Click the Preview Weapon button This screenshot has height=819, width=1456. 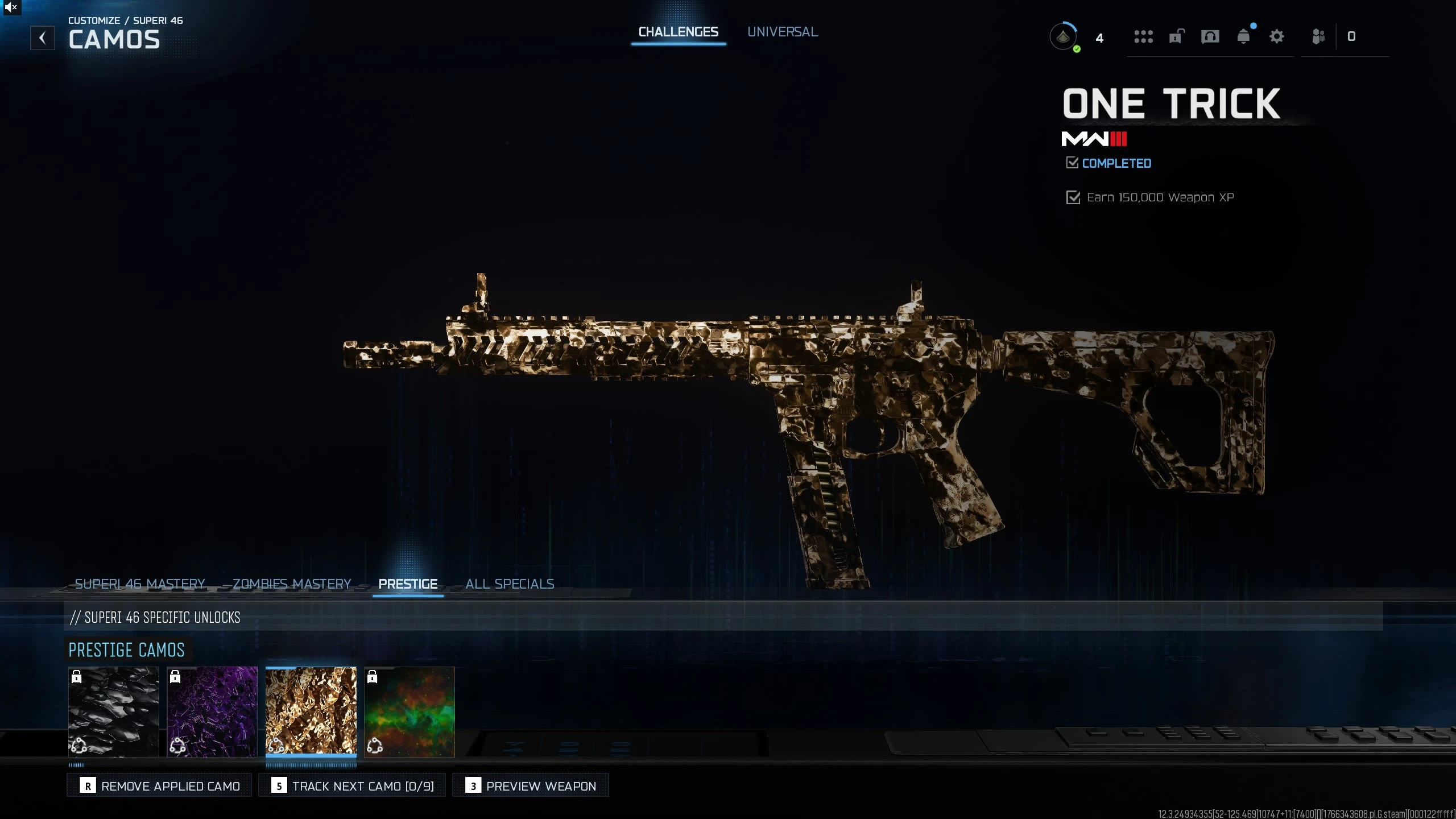(x=530, y=785)
